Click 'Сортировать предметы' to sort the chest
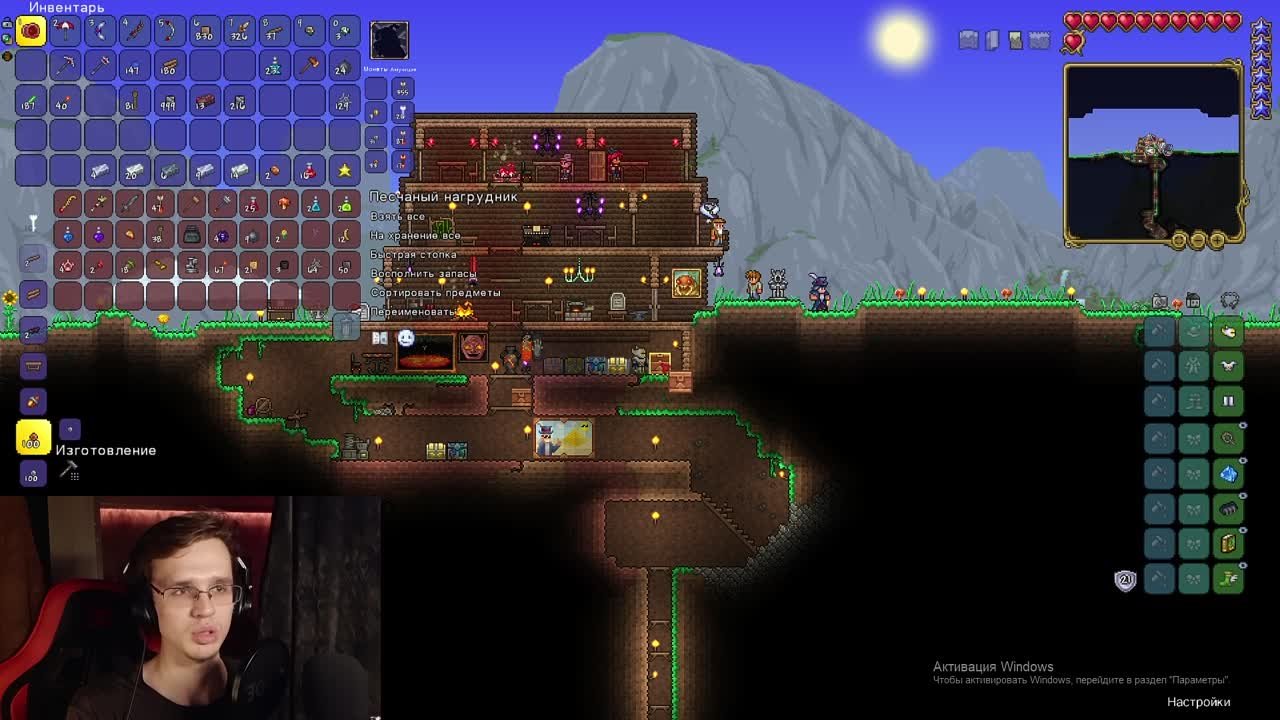 436,292
